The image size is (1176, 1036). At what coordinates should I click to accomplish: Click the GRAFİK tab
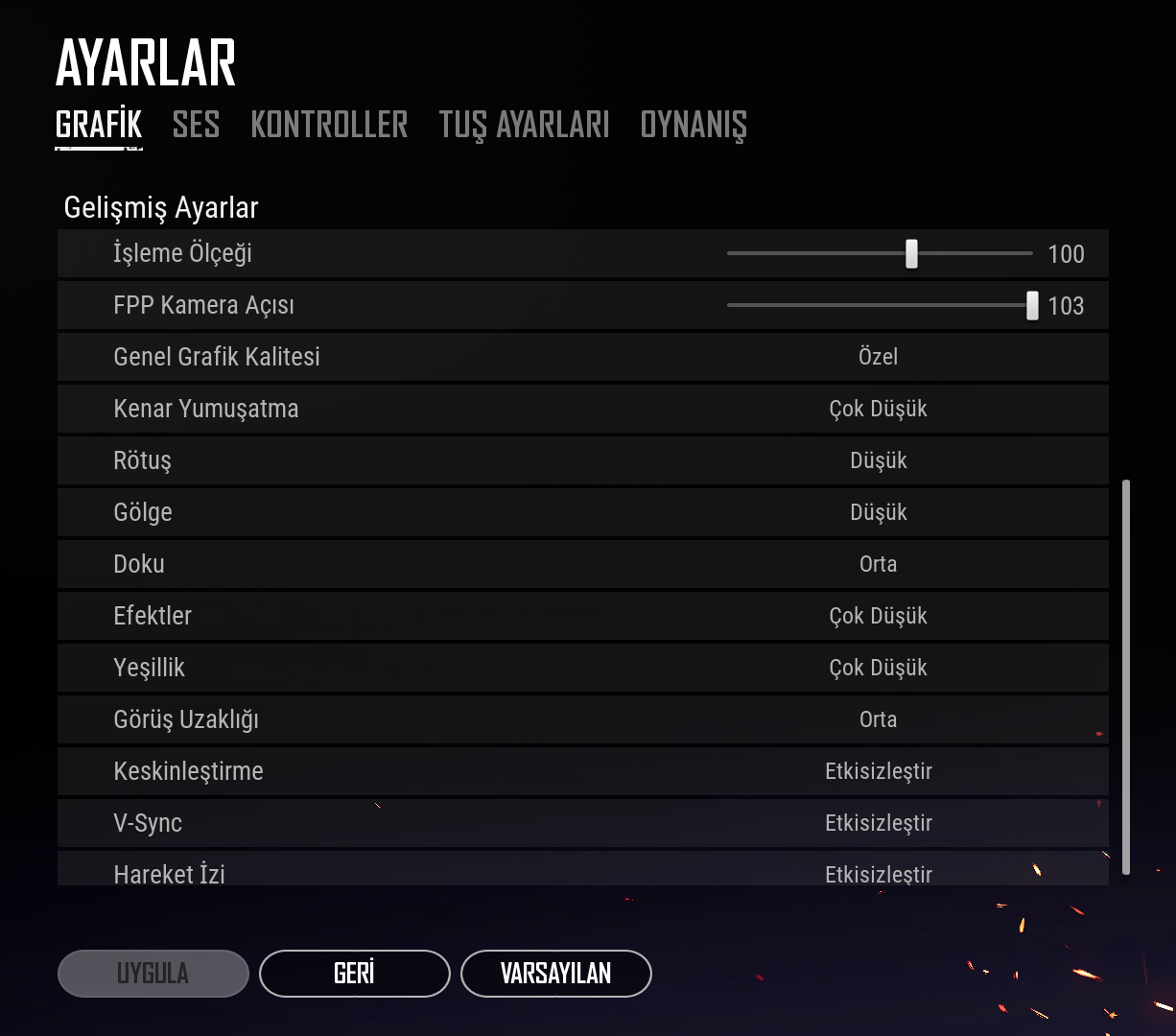tap(99, 125)
